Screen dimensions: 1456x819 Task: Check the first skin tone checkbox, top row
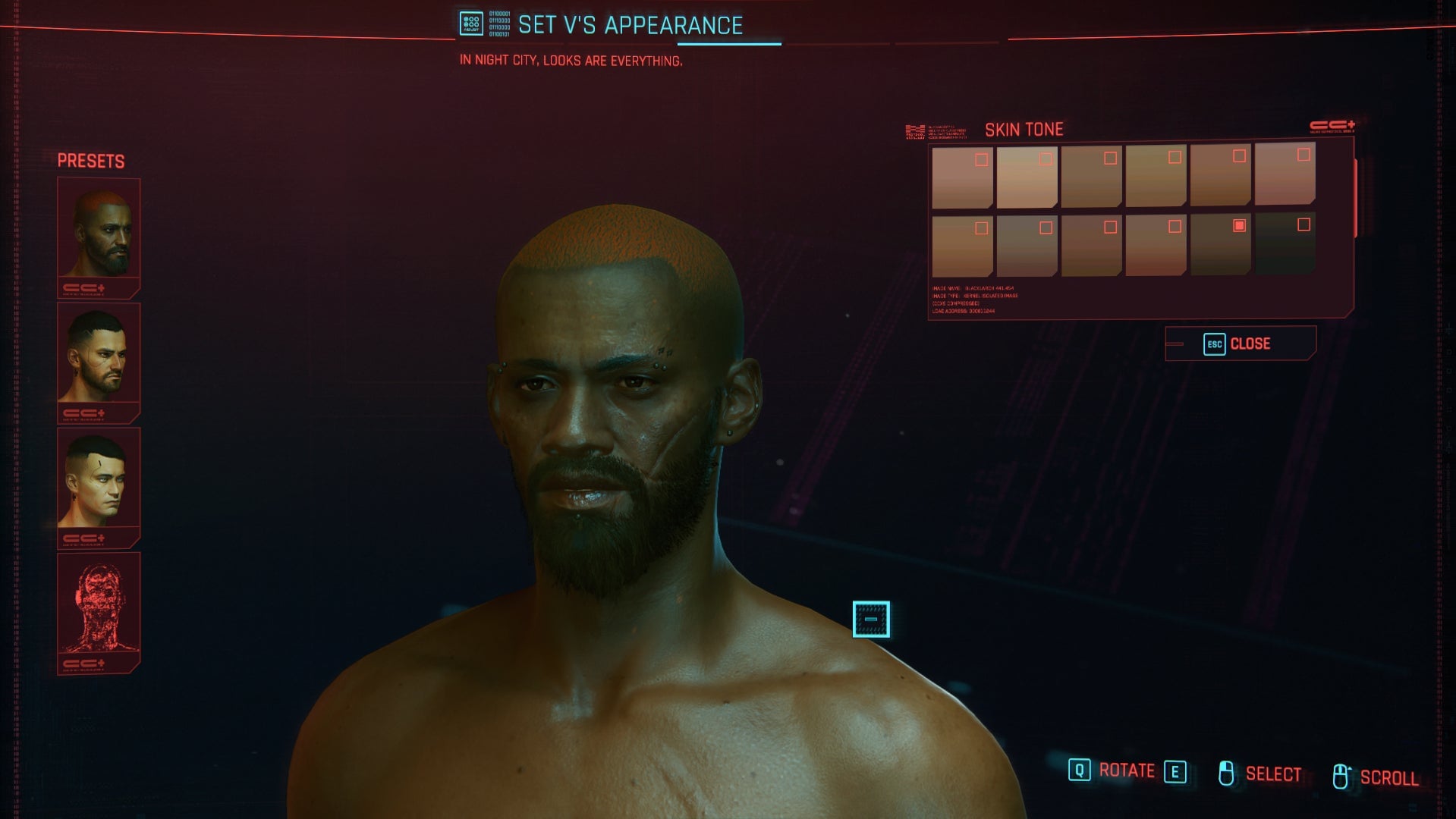point(981,159)
